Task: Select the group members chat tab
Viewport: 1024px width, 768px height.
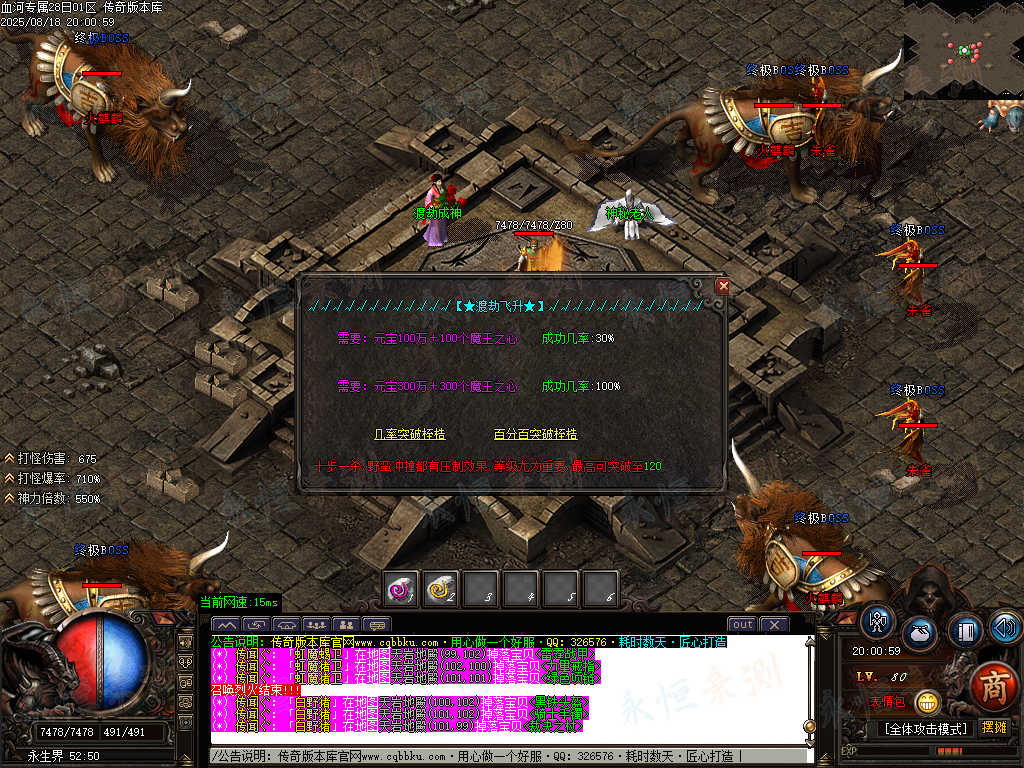Action: tap(316, 625)
